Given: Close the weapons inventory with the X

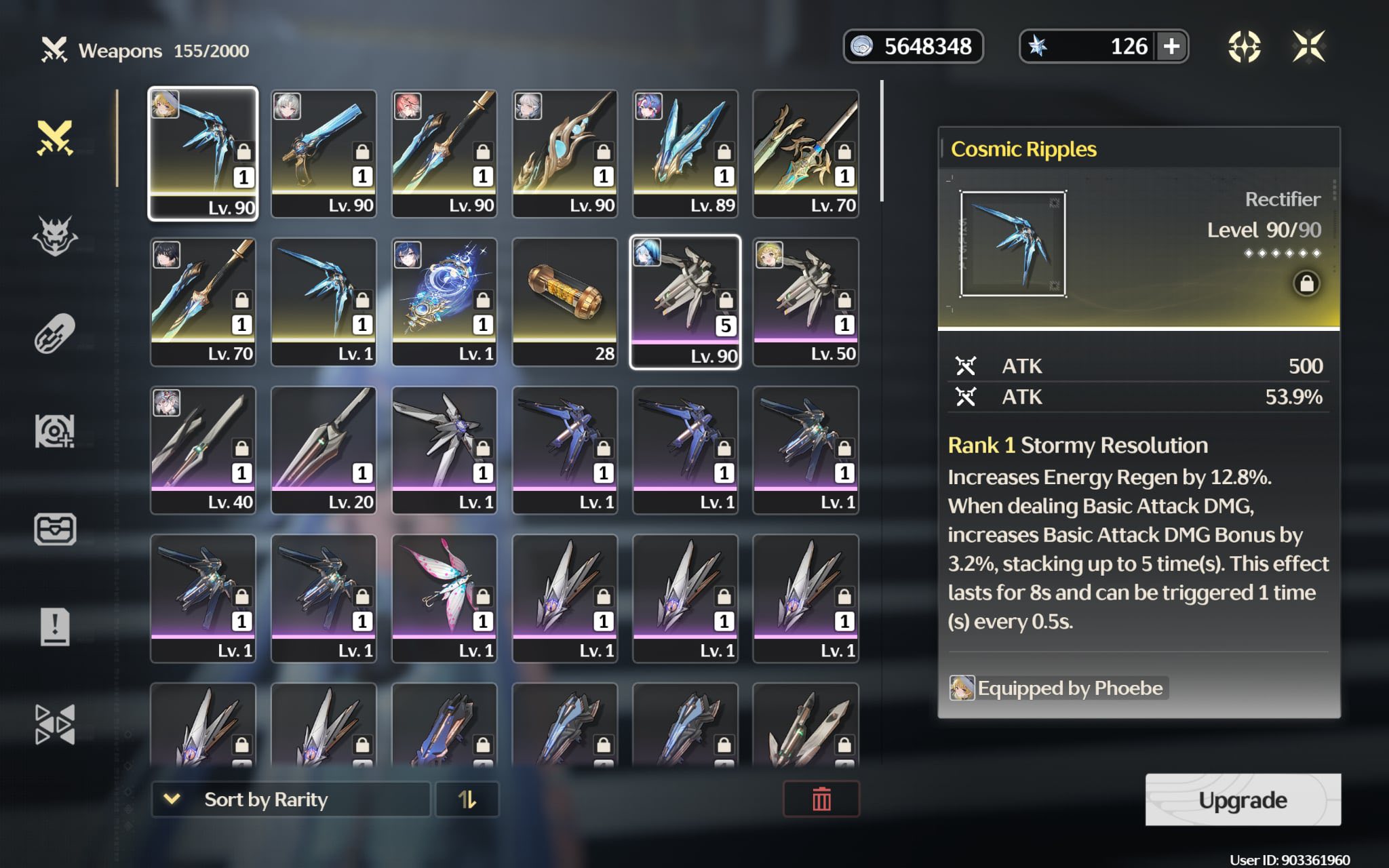Looking at the screenshot, I should (x=1308, y=47).
